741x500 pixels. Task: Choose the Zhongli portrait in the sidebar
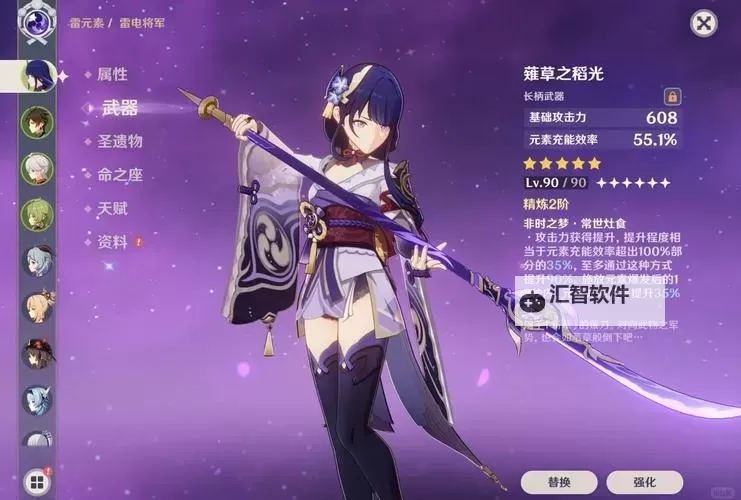(x=37, y=121)
